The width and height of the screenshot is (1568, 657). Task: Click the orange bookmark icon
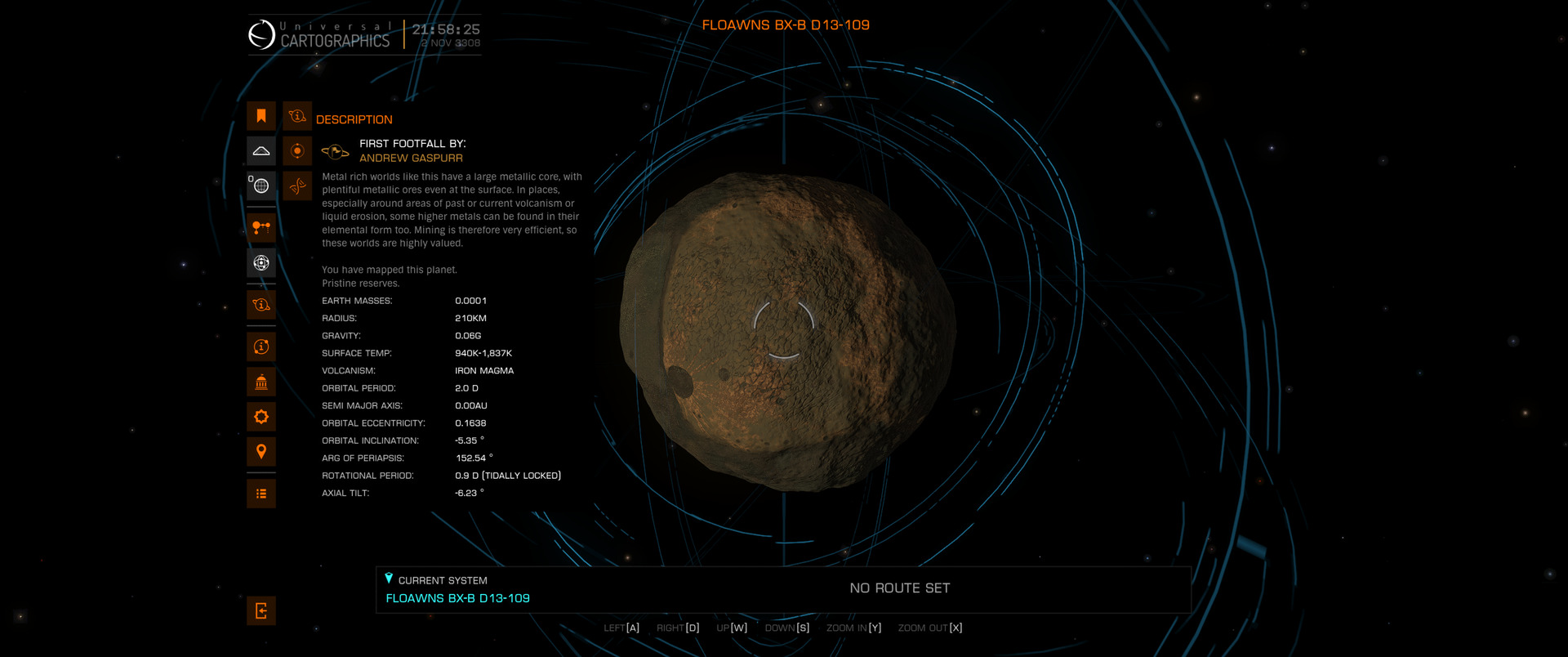[x=261, y=116]
